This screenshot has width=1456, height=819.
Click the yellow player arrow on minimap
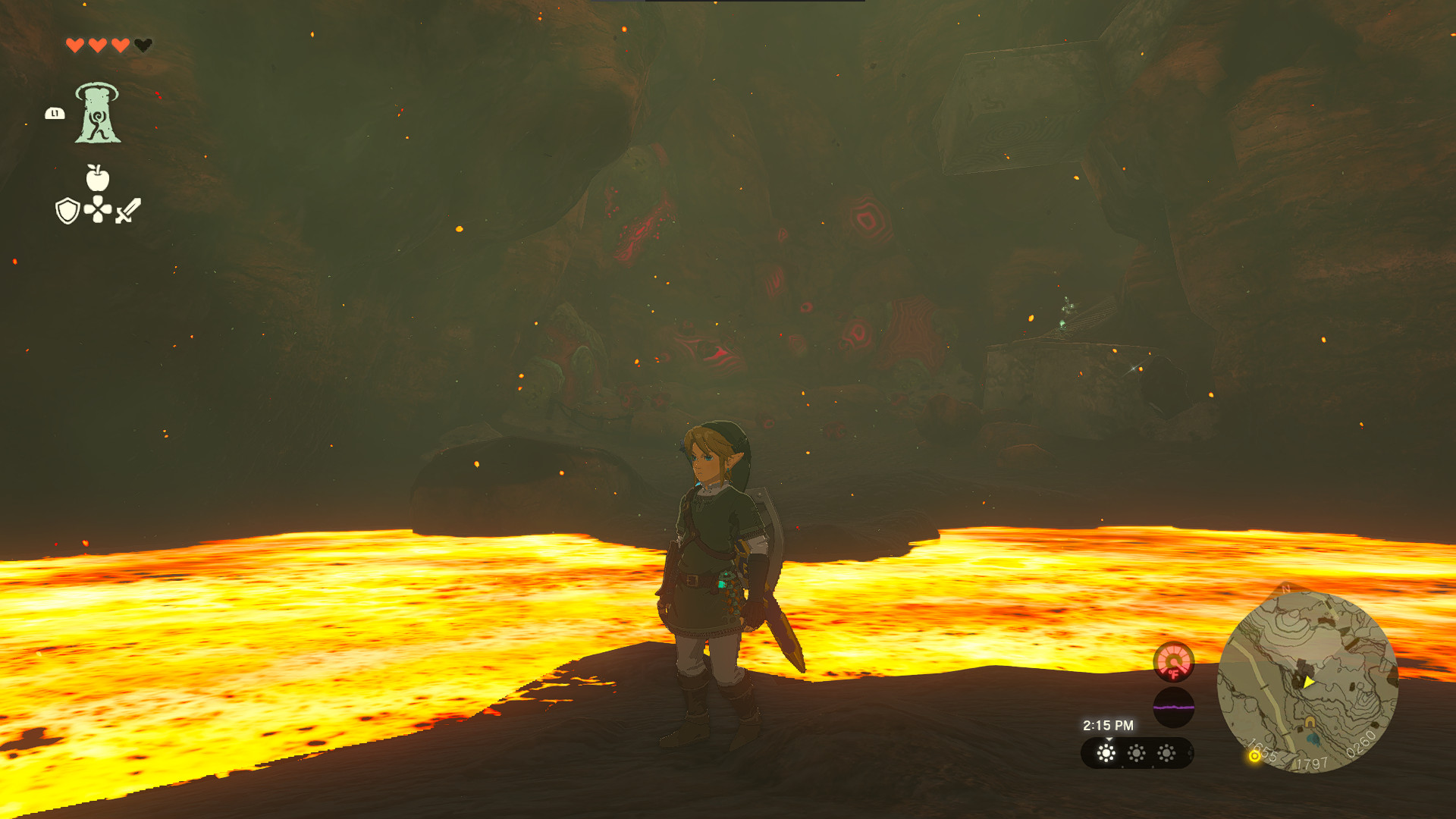pos(1308,682)
